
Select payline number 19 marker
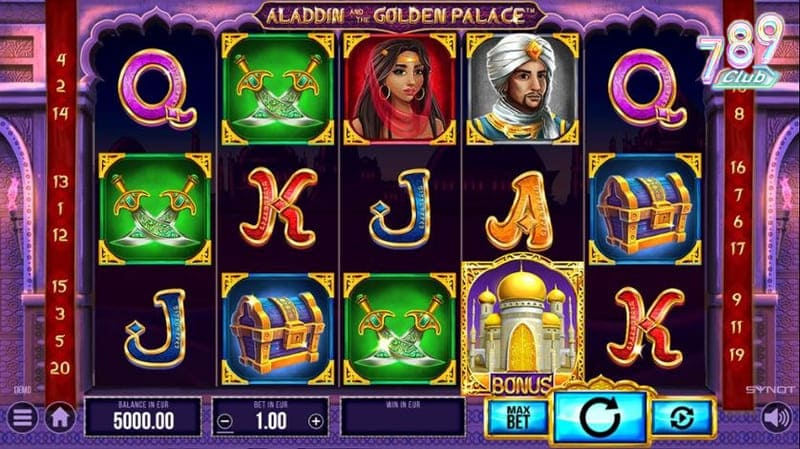point(738,354)
